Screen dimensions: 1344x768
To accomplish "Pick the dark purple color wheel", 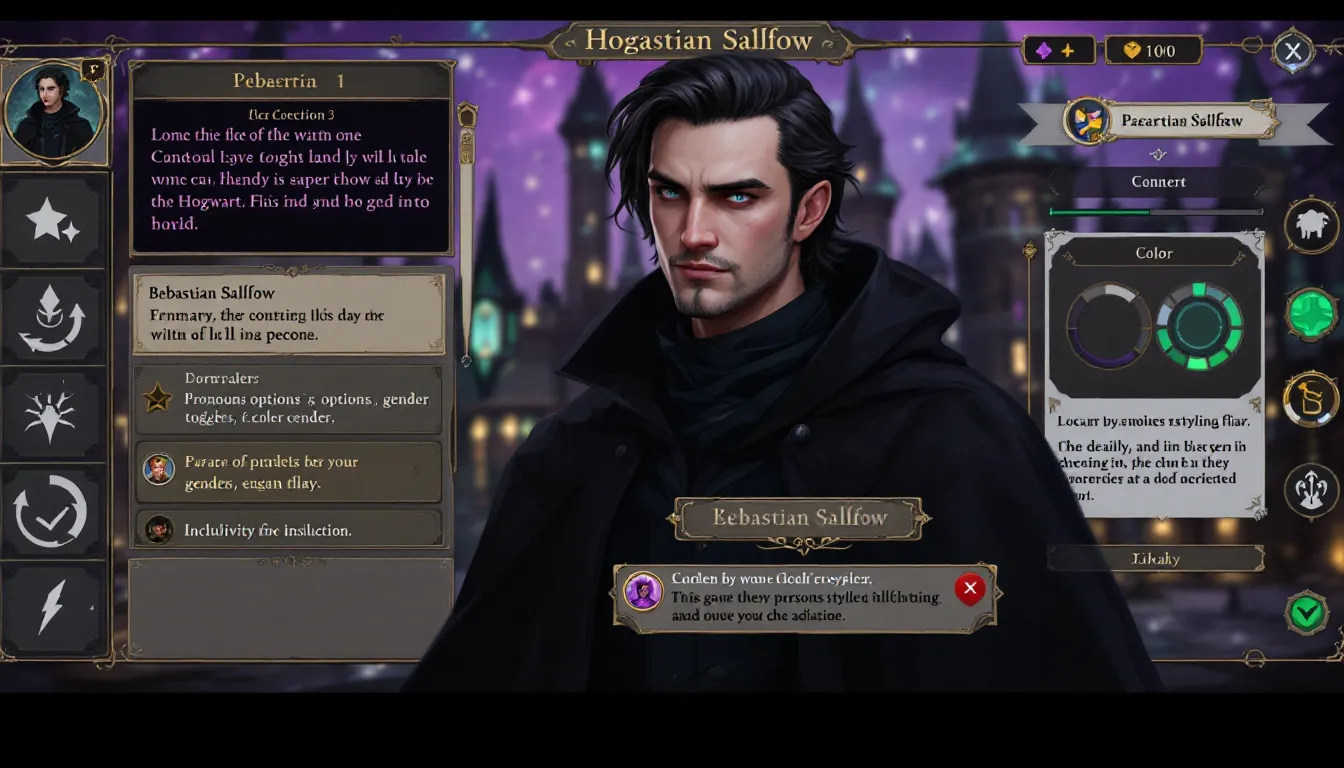I will pos(1108,326).
